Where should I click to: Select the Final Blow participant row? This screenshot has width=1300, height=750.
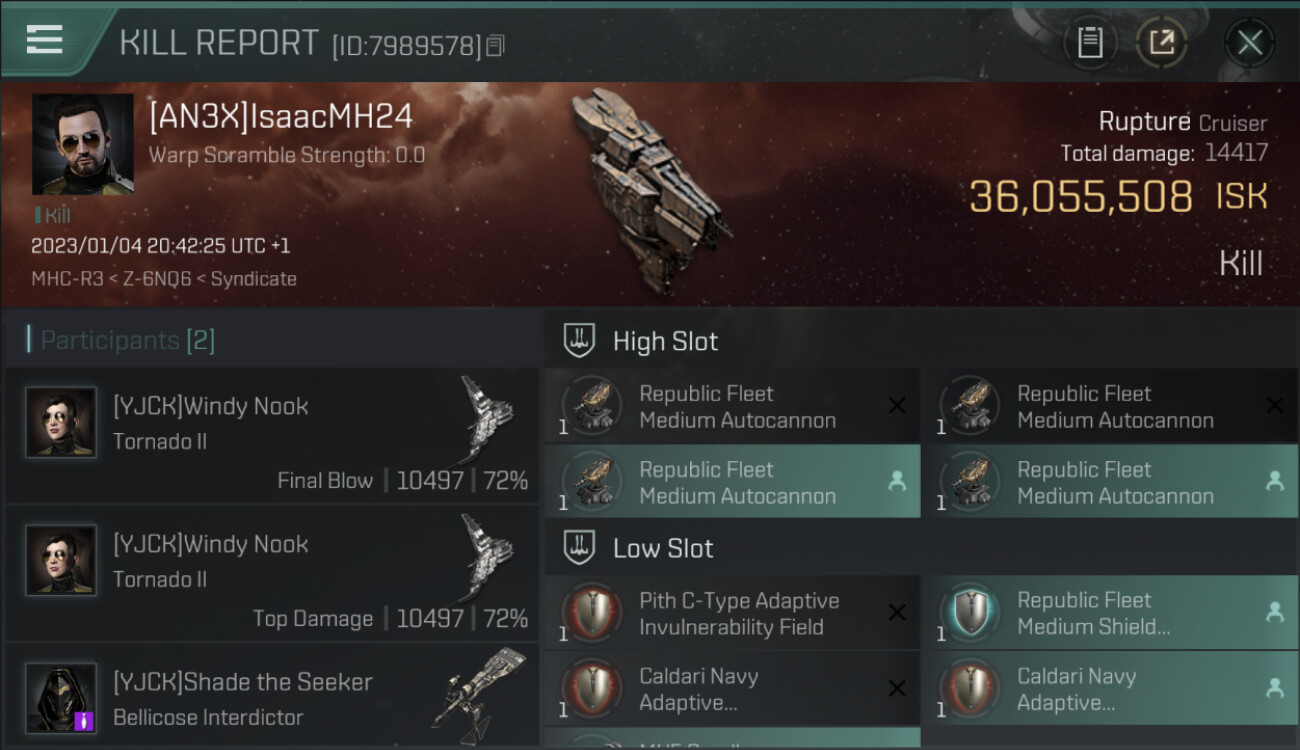click(x=272, y=435)
